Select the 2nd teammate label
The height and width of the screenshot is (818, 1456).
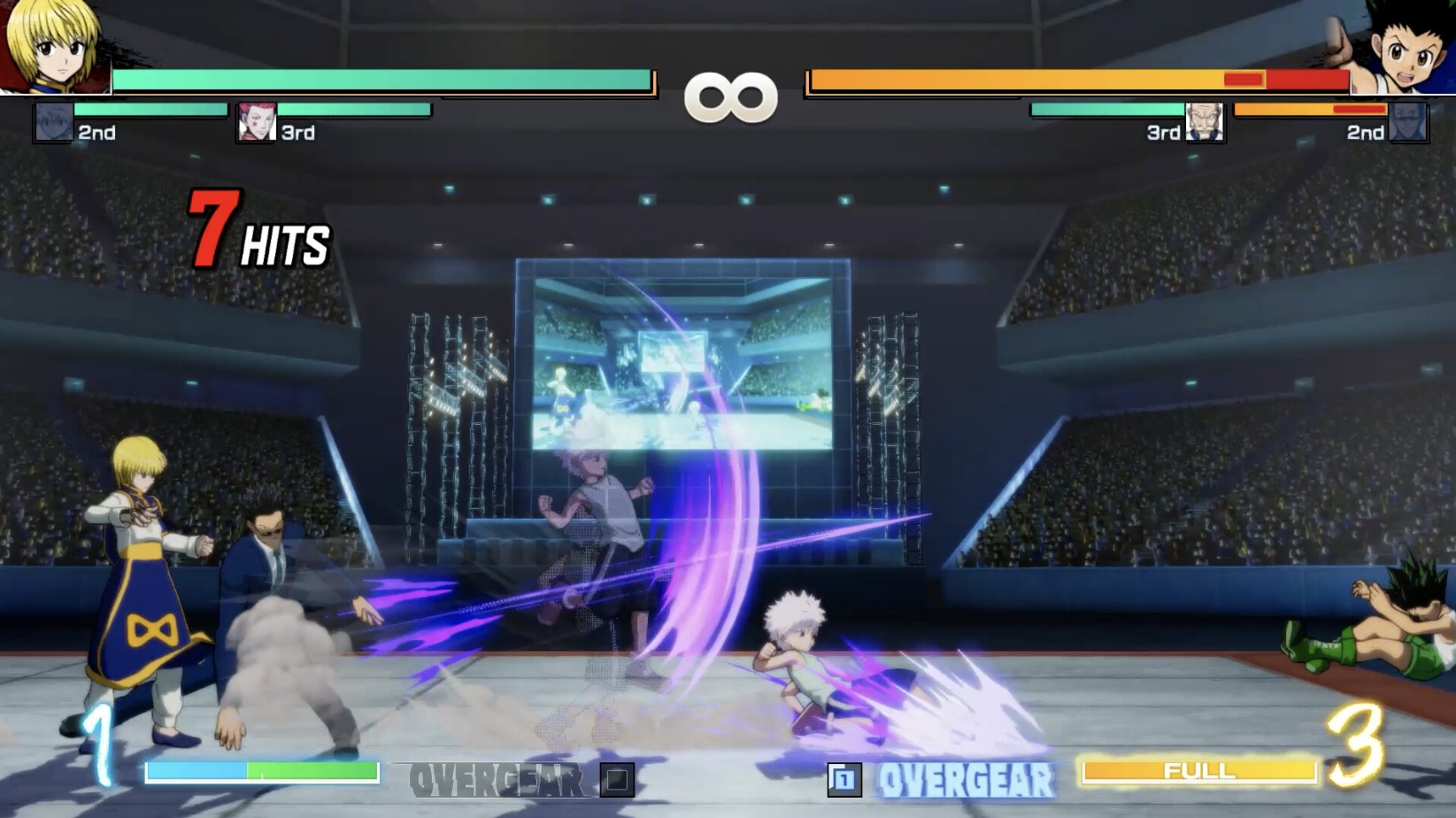(x=96, y=133)
